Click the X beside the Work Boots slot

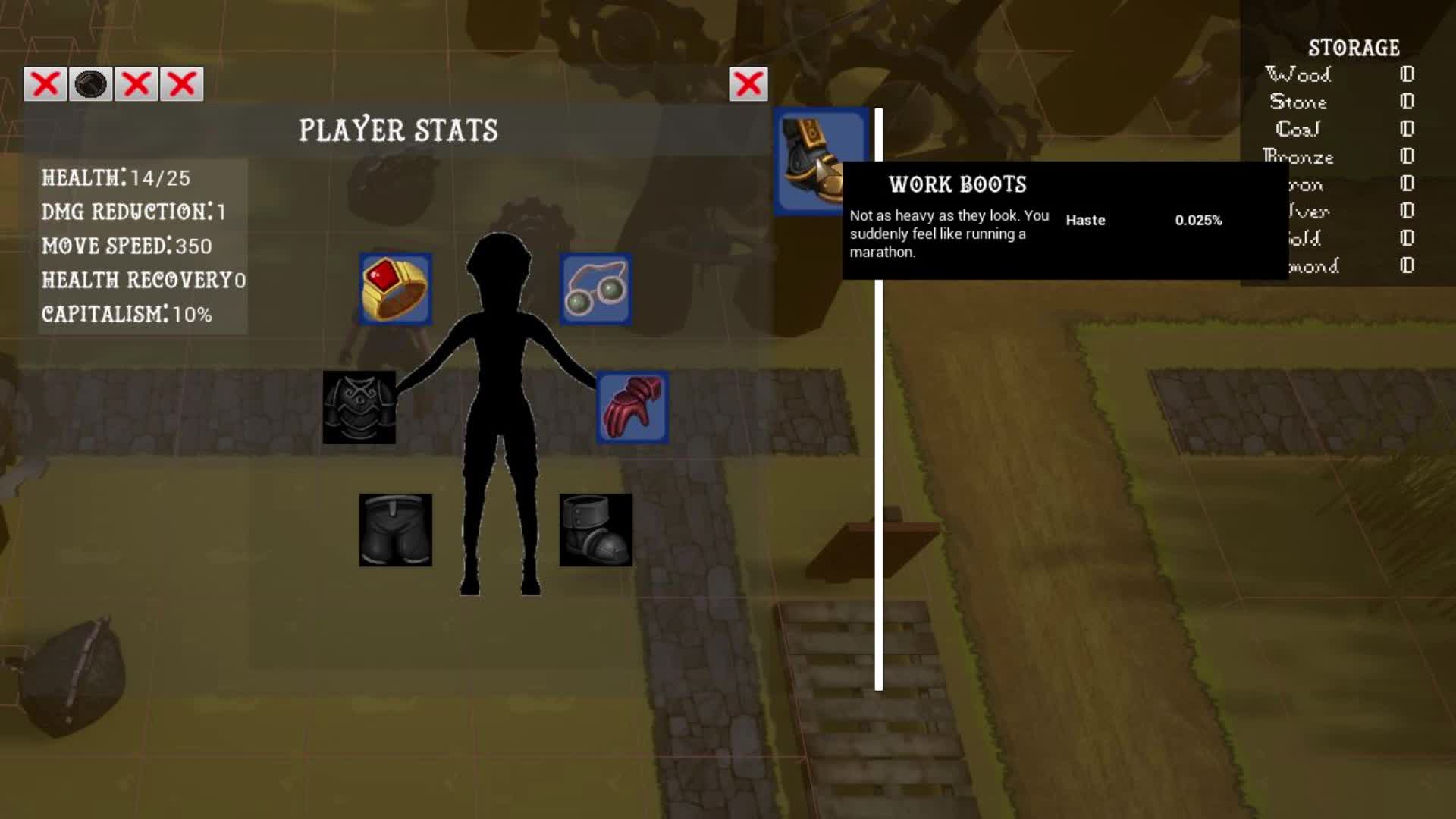click(748, 84)
